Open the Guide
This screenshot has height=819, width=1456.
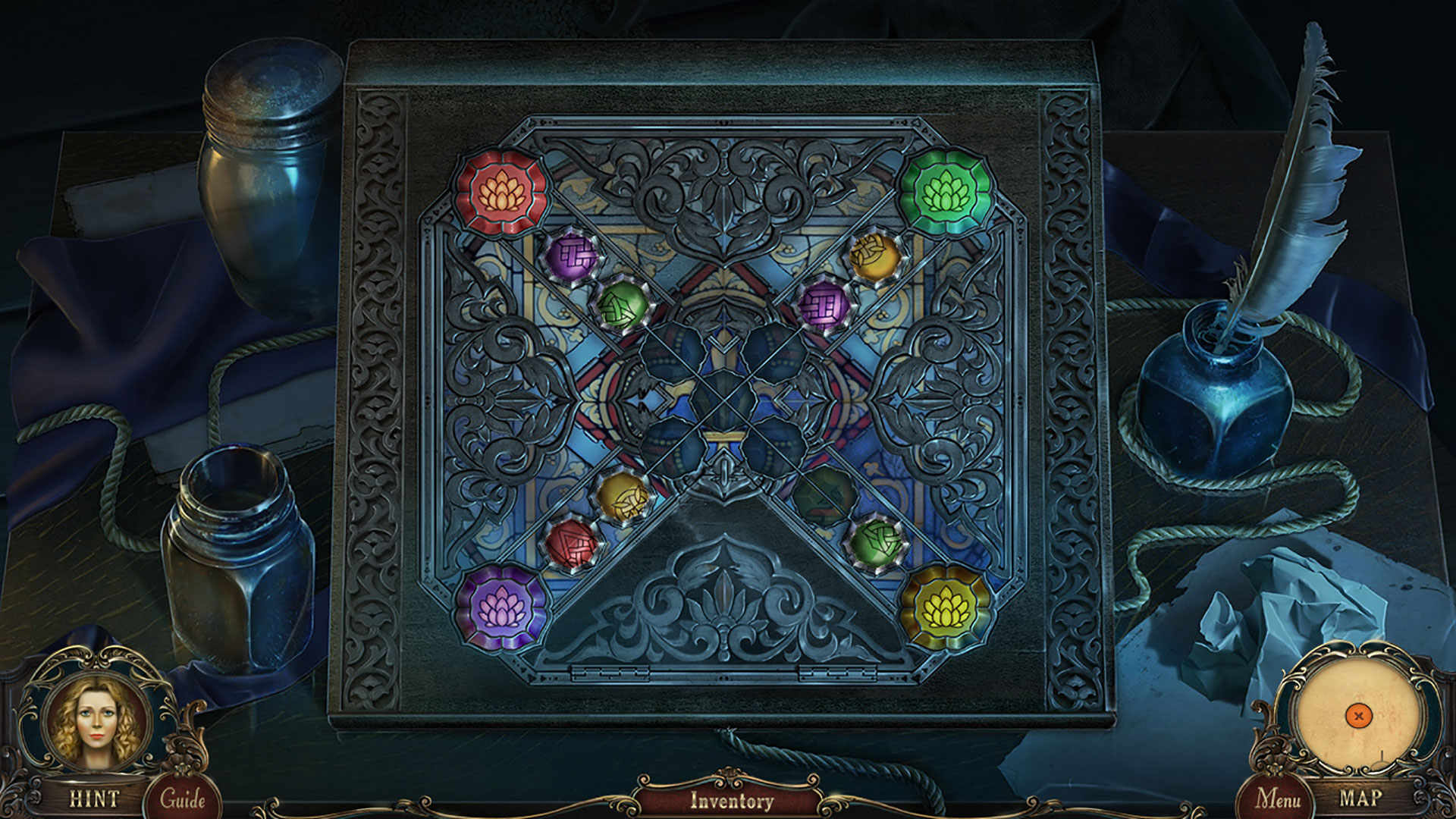coord(184,798)
